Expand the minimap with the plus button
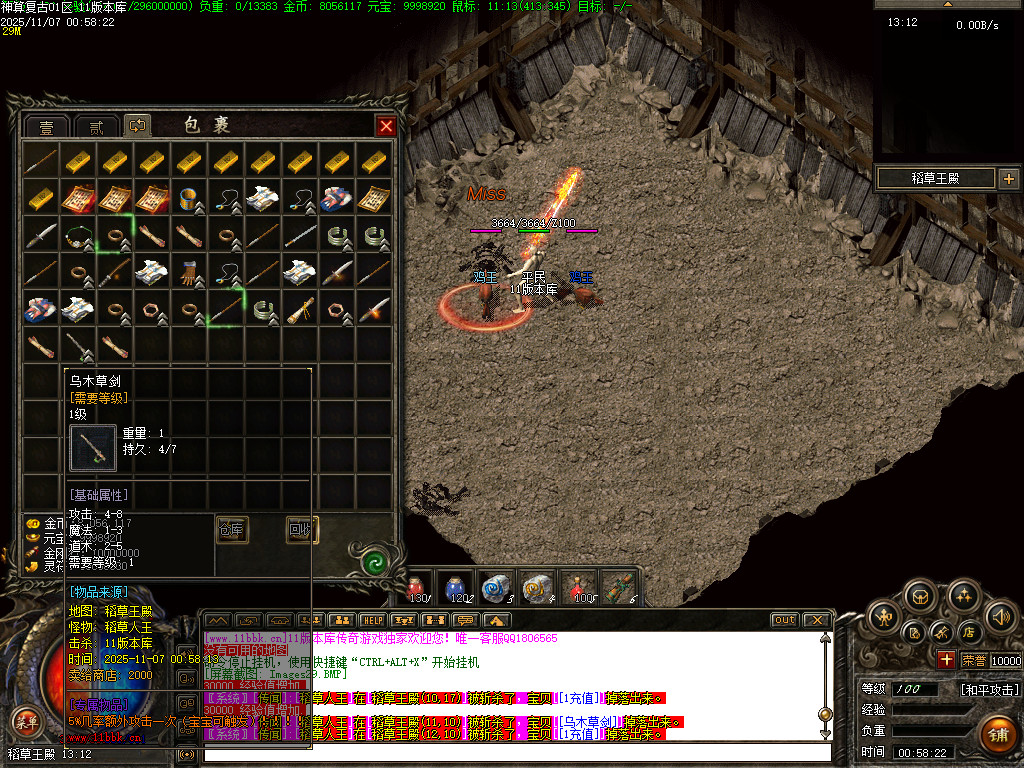The width and height of the screenshot is (1024, 768). (1008, 179)
